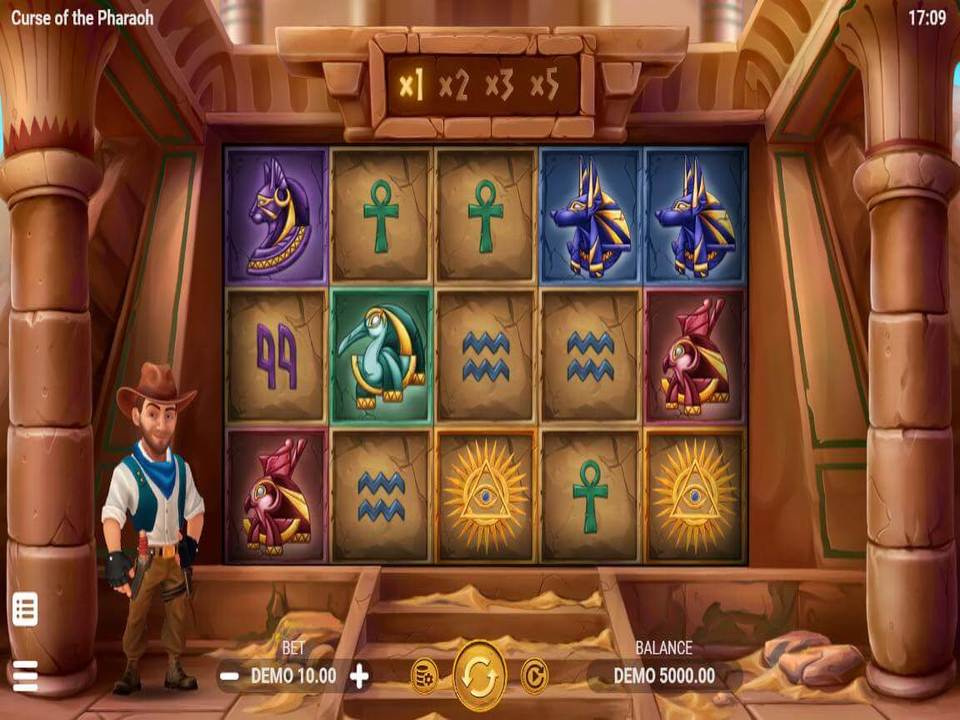Spin the reels with the gold button

(x=480, y=675)
